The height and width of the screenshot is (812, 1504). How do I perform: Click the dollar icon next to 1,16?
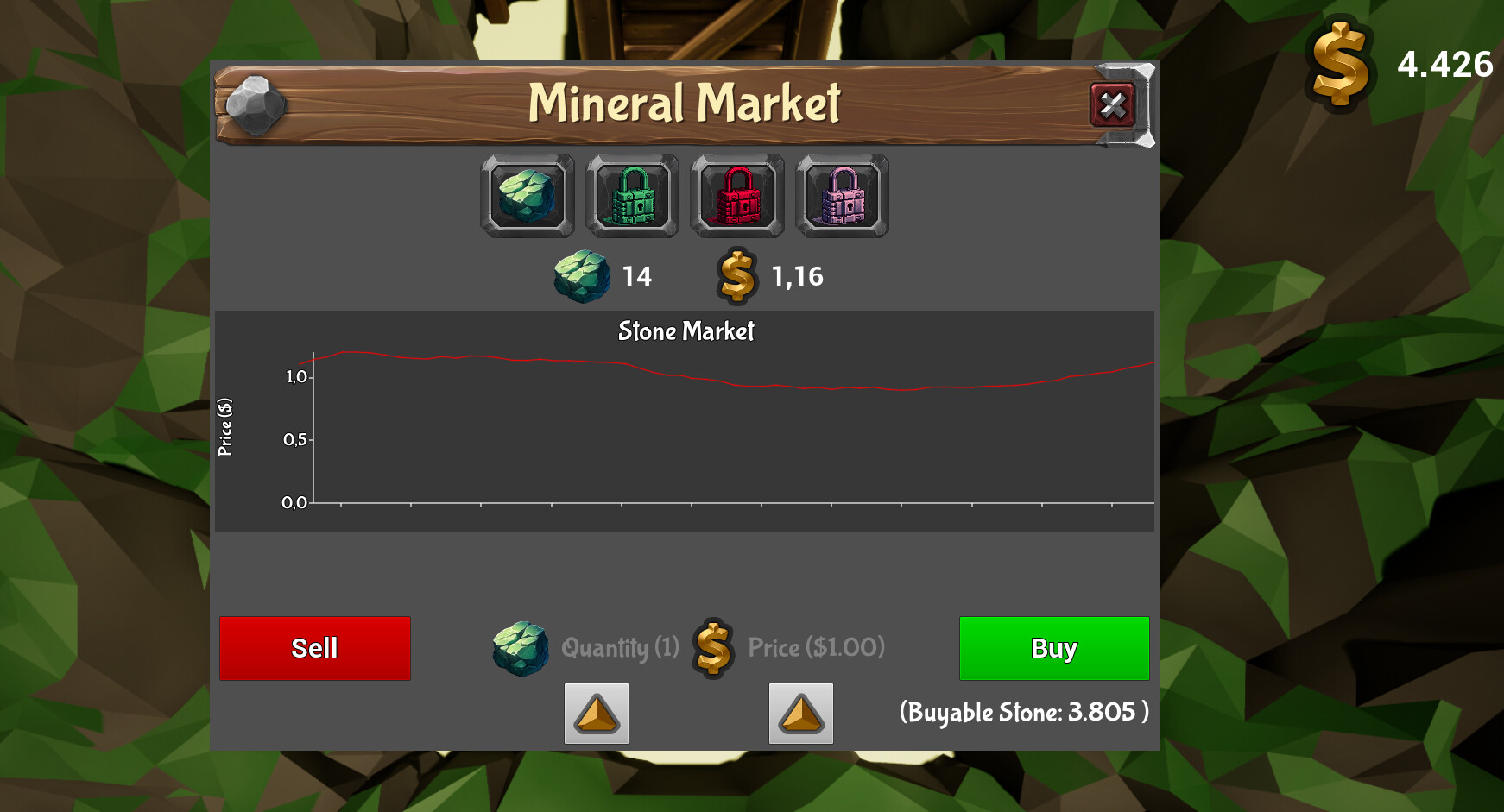[735, 276]
